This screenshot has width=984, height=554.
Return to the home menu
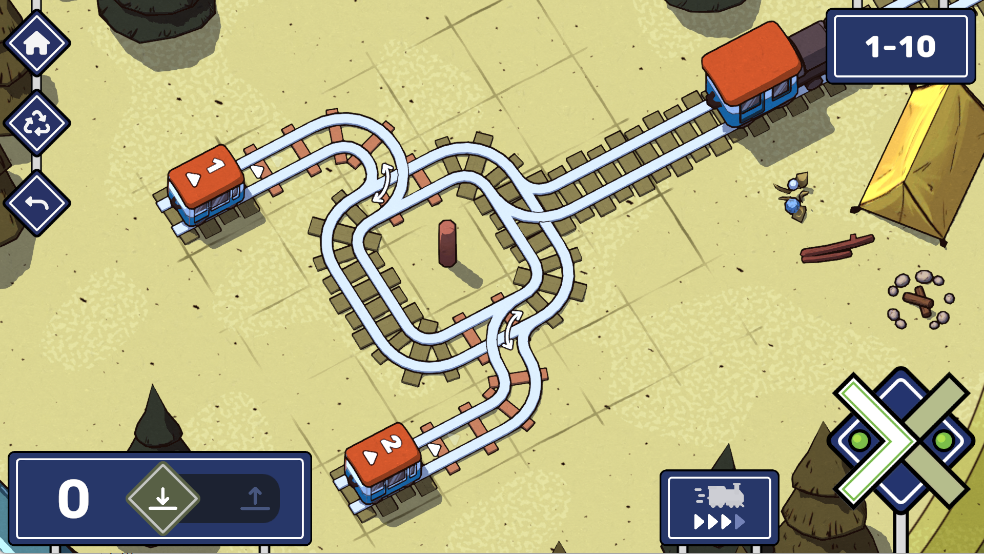pyautogui.click(x=37, y=44)
